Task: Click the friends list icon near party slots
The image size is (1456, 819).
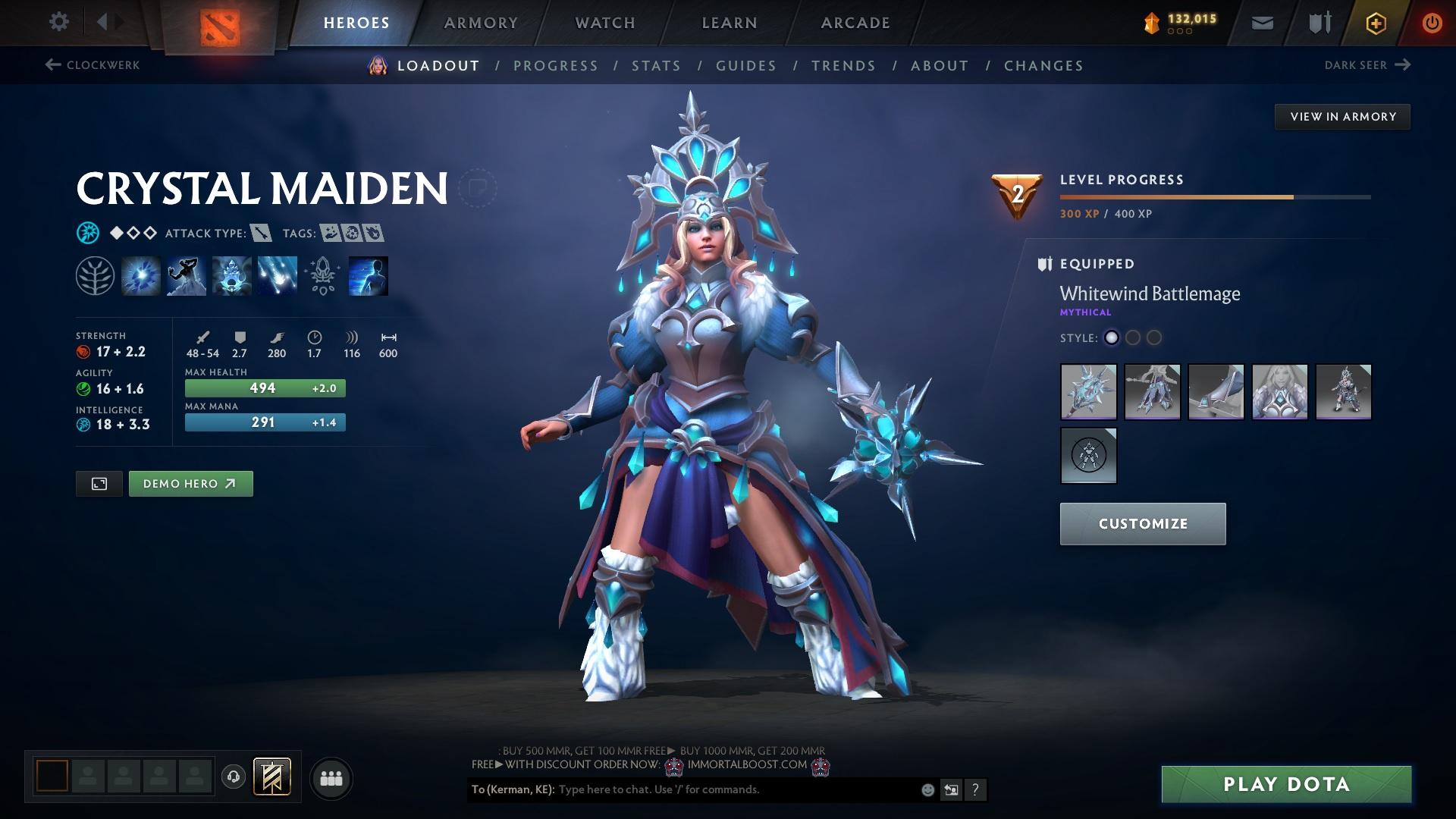Action: (331, 777)
